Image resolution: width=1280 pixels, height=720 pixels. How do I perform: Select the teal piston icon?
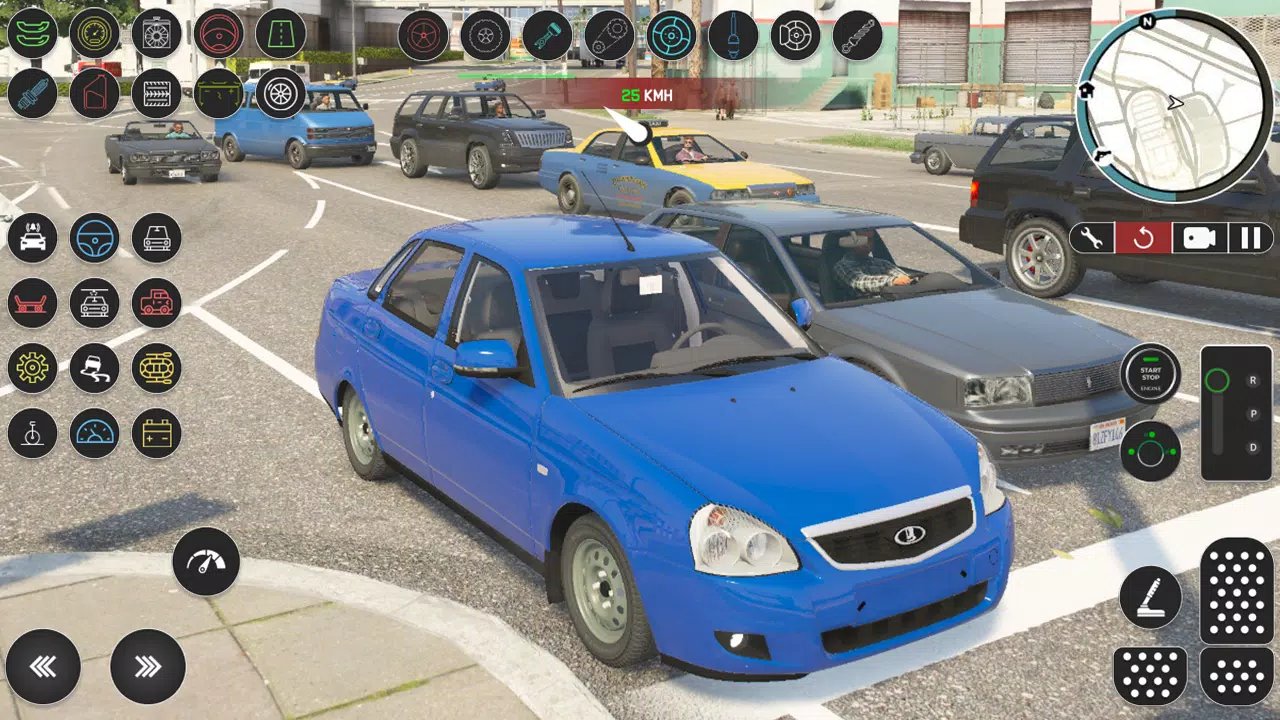pos(546,36)
